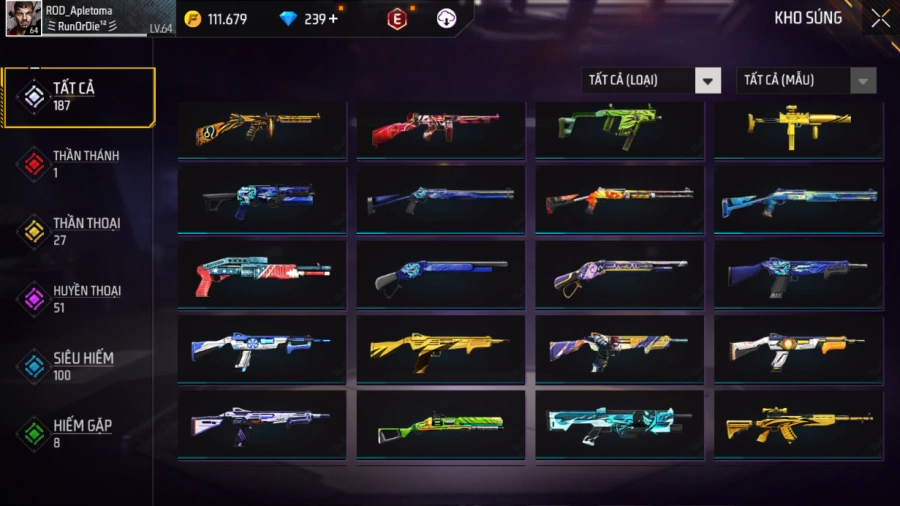
Task: Open the ROD_Apletoma player profile avatar
Action: click(24, 18)
